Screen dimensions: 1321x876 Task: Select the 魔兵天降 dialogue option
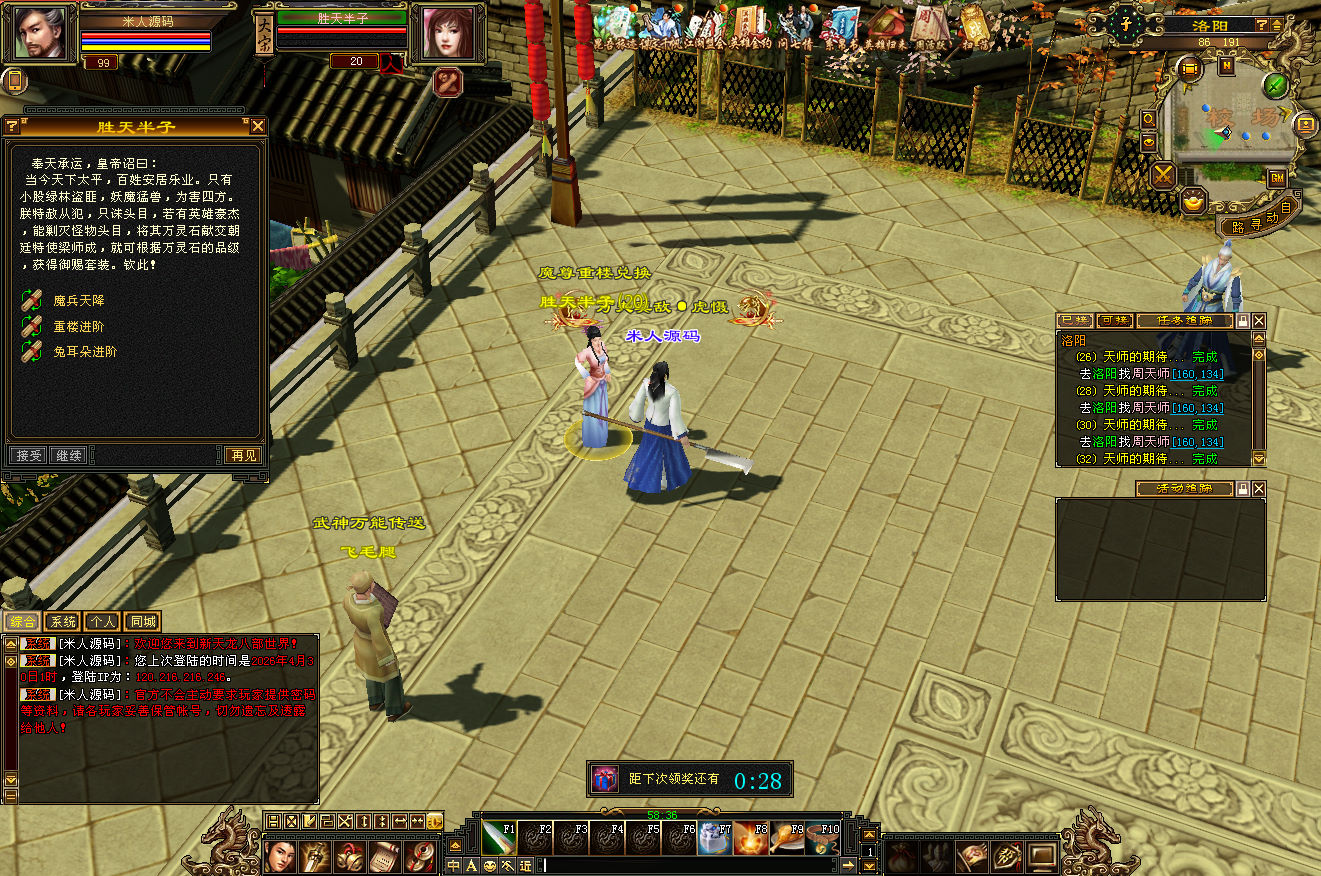(78, 300)
